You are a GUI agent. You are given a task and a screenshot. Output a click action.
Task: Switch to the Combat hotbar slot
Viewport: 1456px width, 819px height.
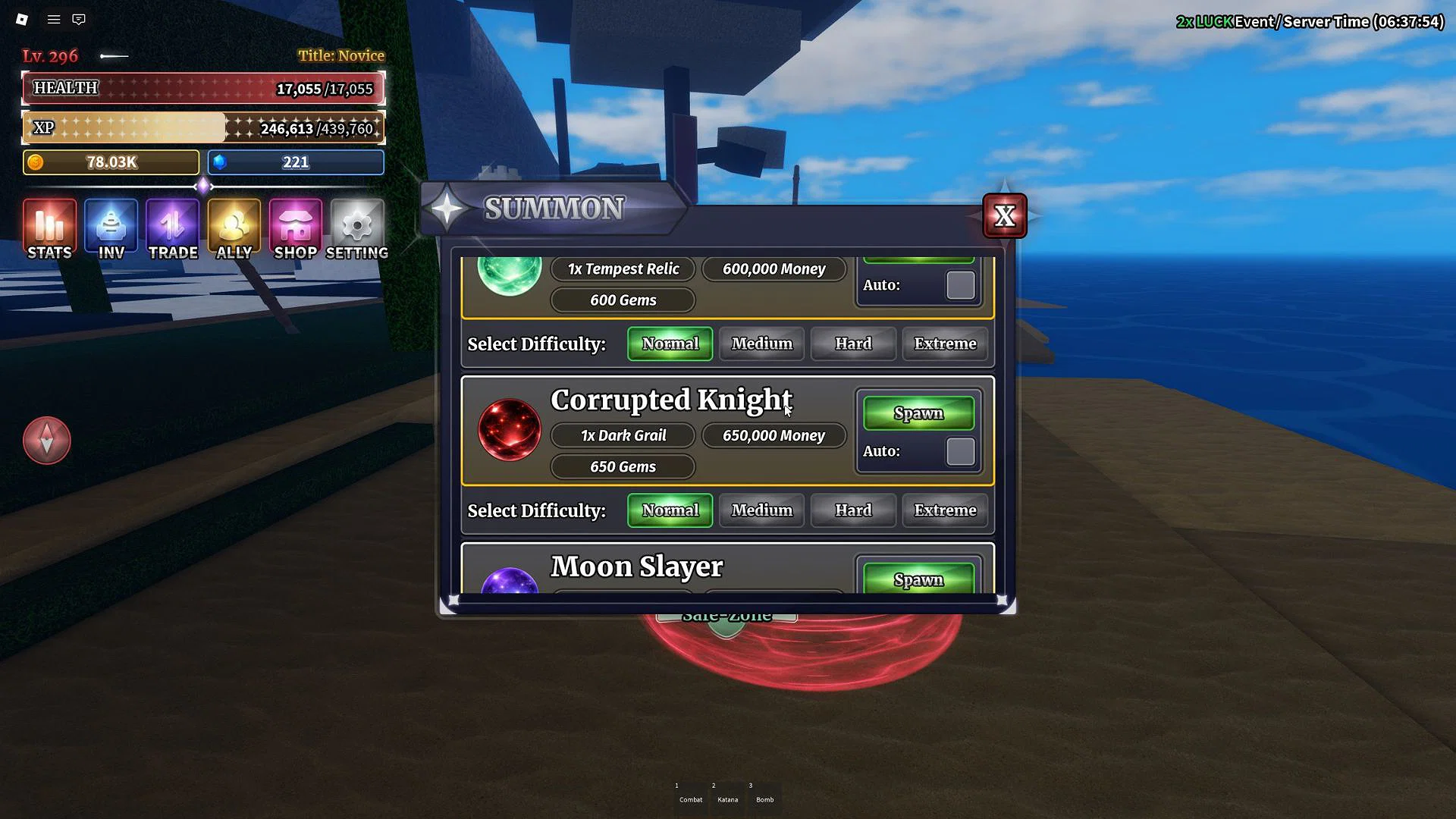(x=689, y=794)
